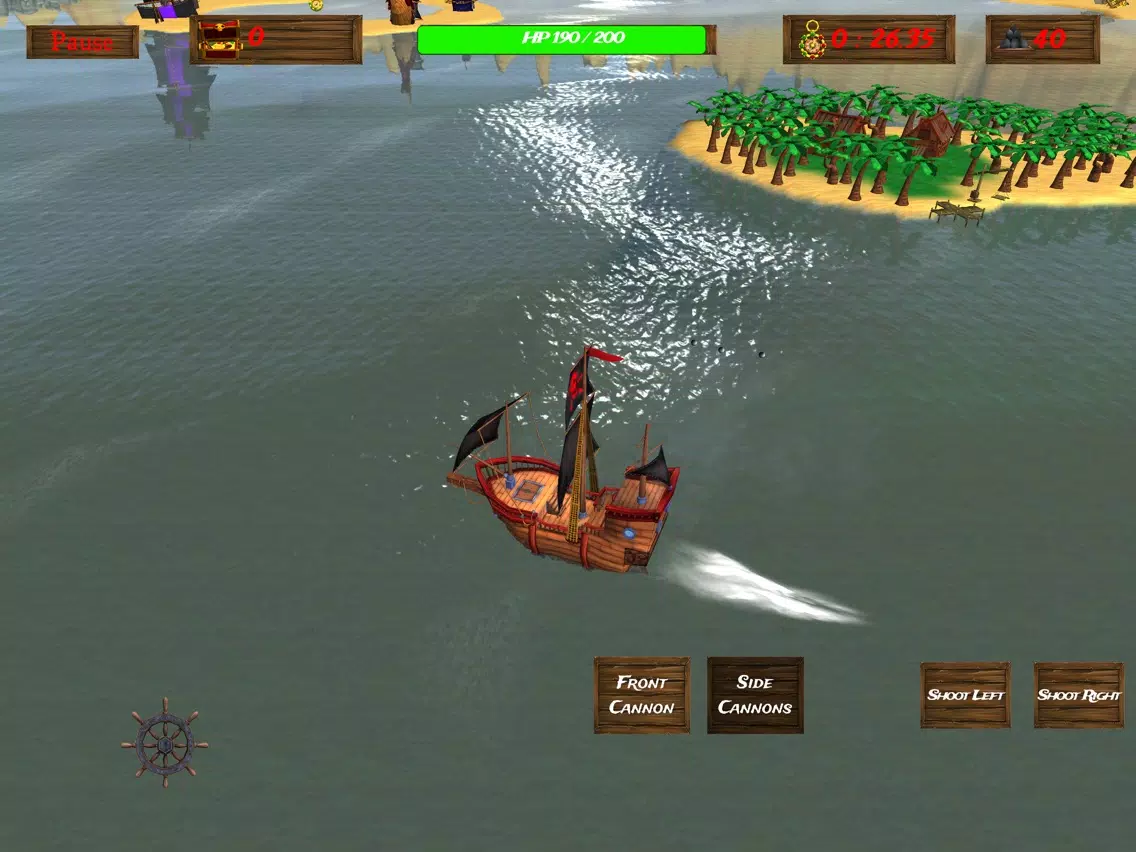Screen dimensions: 1136x852
Task: Switch to Side Cannons mode
Action: tap(755, 695)
